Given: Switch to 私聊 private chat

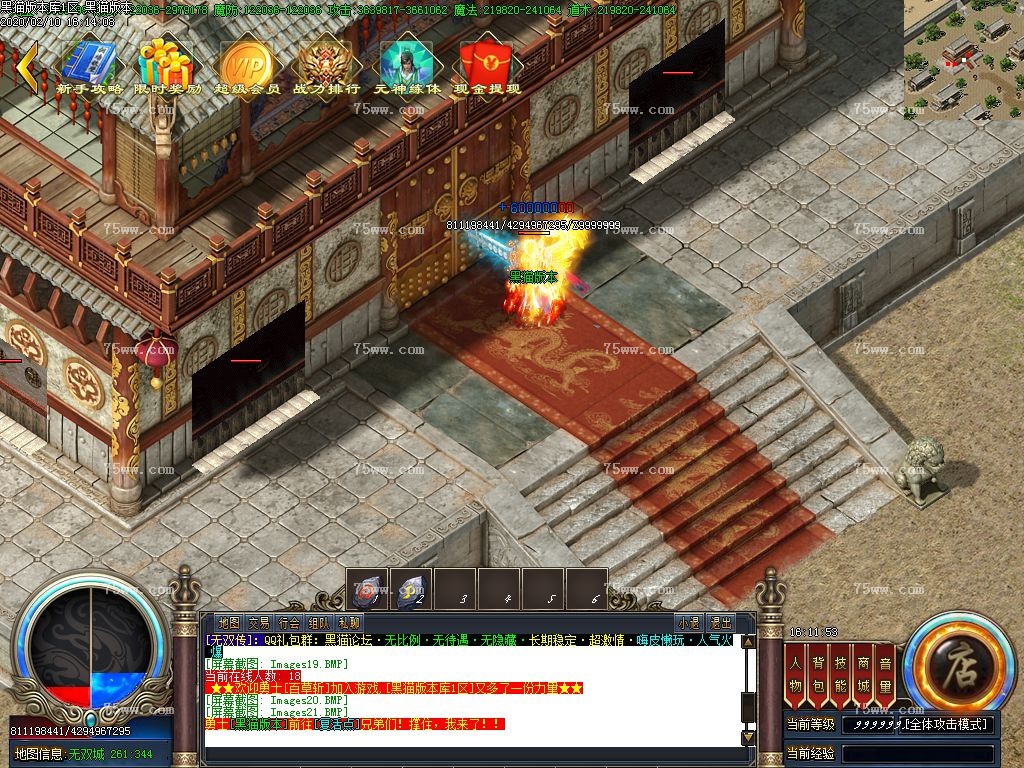Looking at the screenshot, I should pyautogui.click(x=349, y=623).
